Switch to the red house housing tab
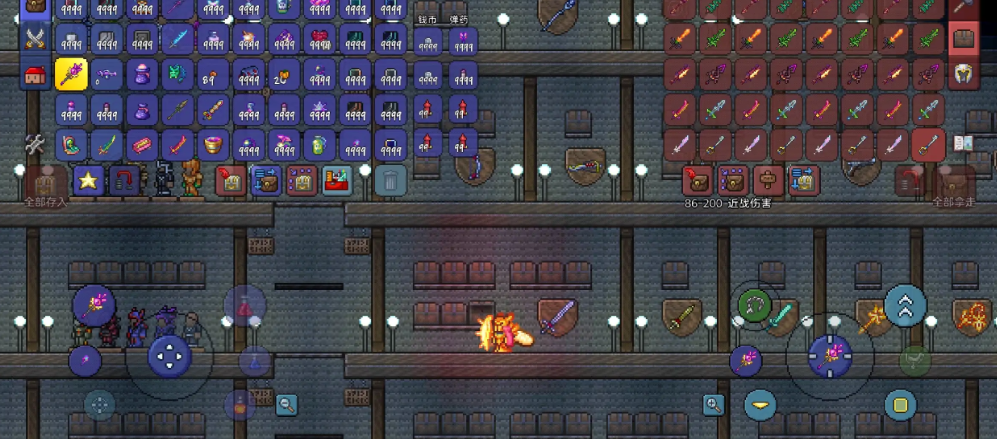Screen dimensions: 997x439 coord(36,74)
